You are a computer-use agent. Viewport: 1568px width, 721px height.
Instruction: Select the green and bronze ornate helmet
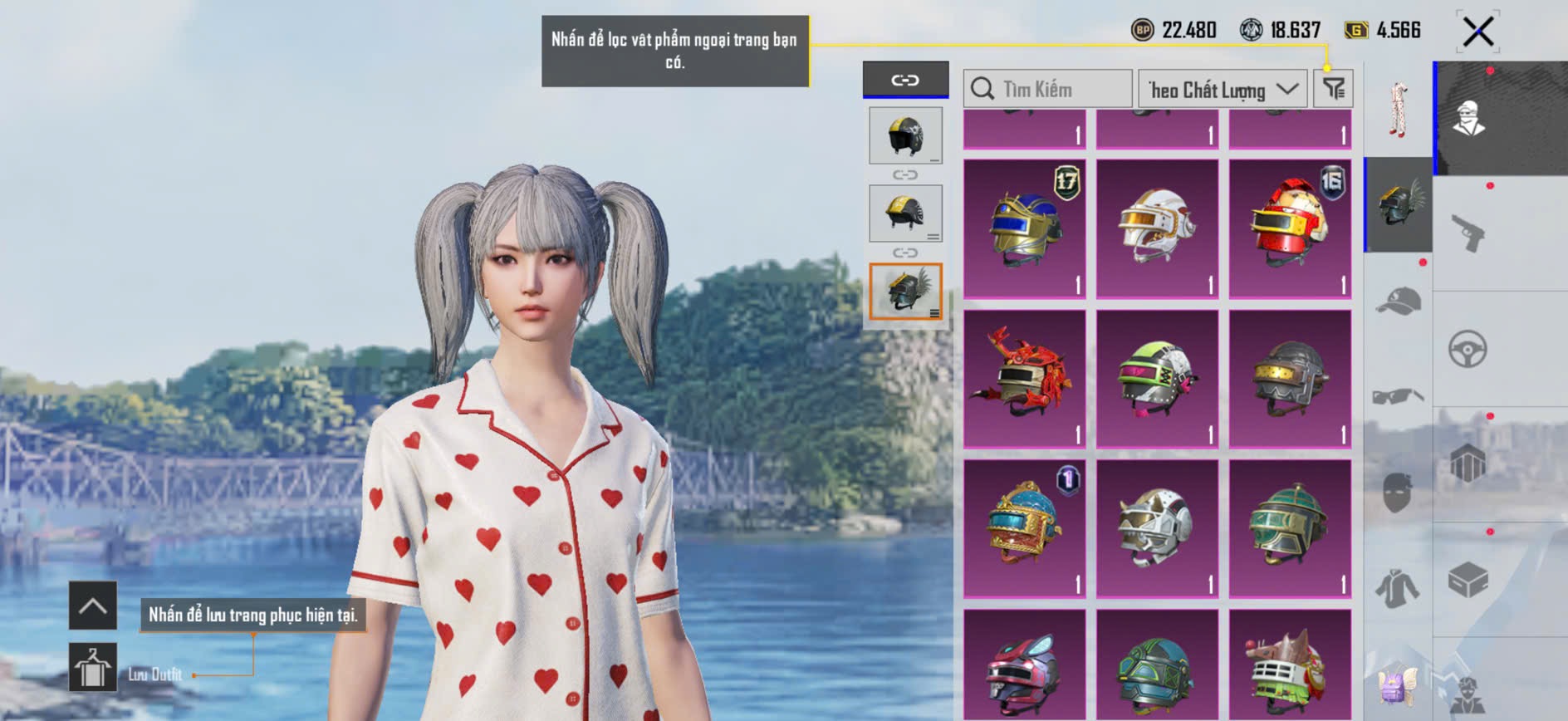click(1290, 528)
